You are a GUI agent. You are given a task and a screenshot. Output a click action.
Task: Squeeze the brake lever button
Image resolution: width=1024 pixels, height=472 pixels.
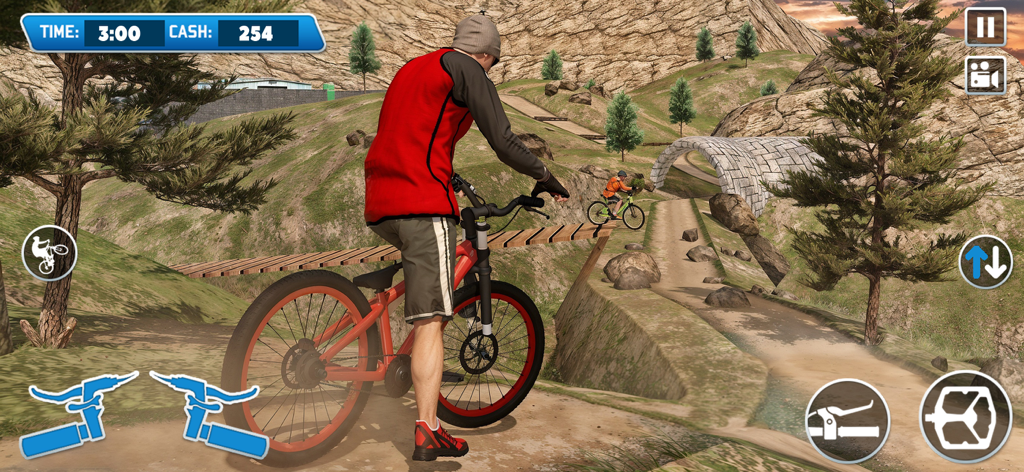tap(848, 420)
